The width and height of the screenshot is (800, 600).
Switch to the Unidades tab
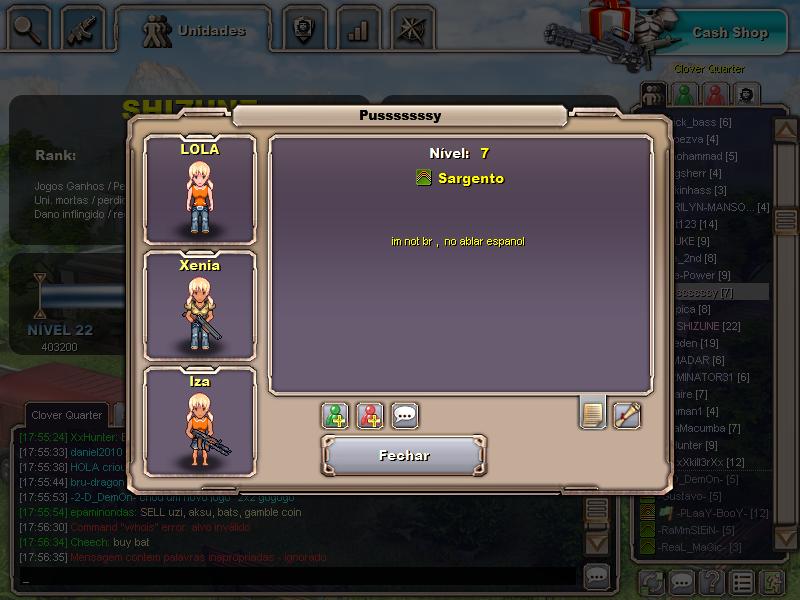click(x=198, y=31)
